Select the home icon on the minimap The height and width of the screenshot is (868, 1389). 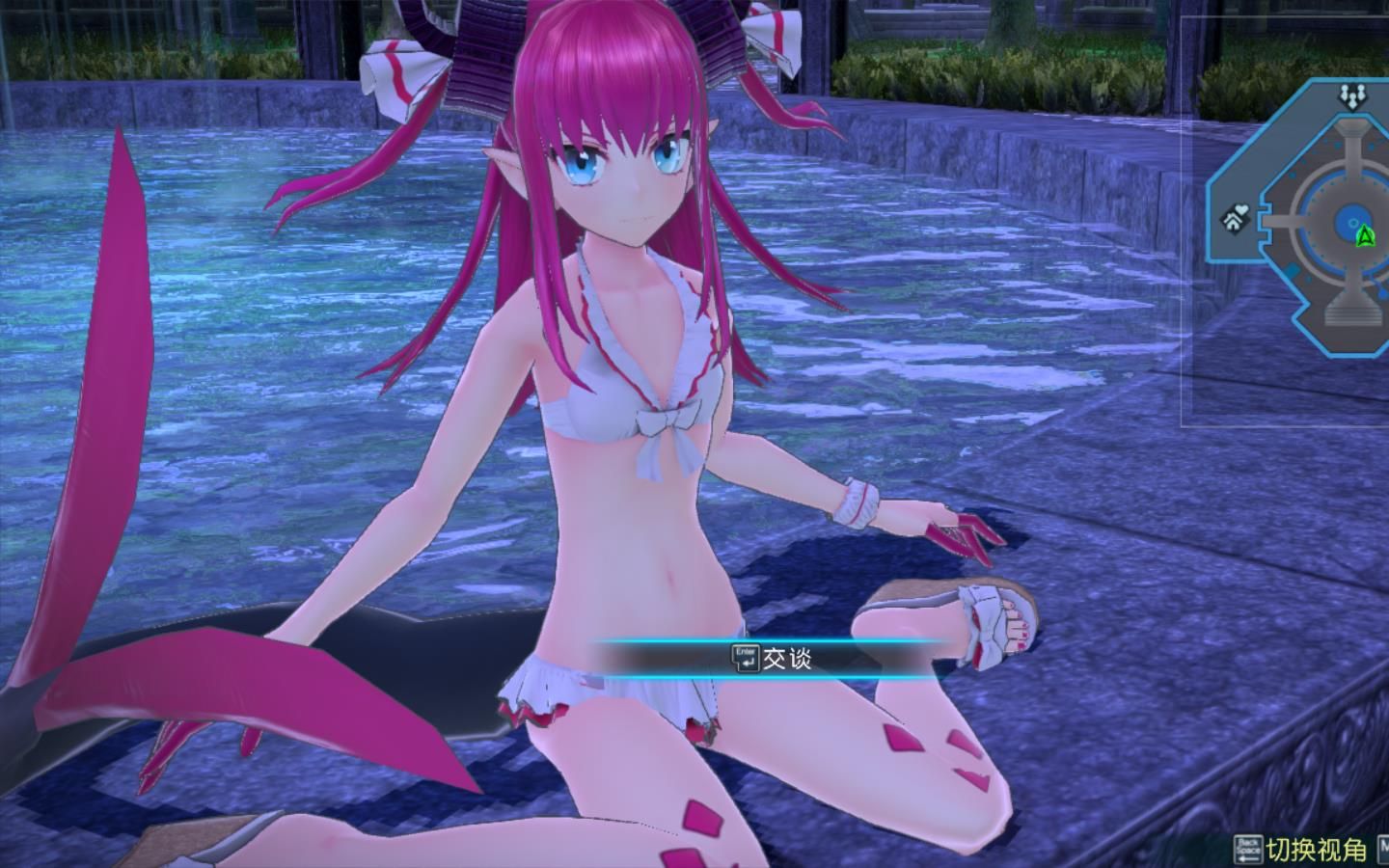point(1233,221)
